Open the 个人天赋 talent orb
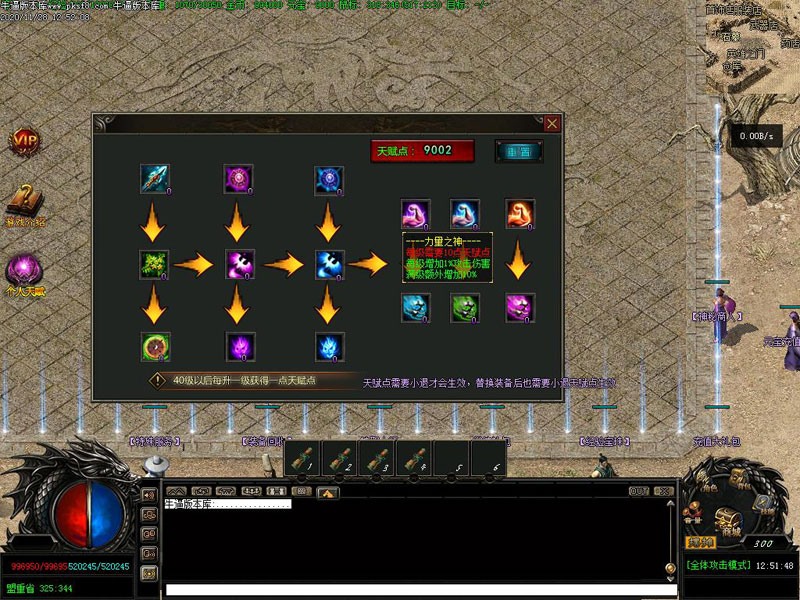This screenshot has height=600, width=800. click(24, 270)
